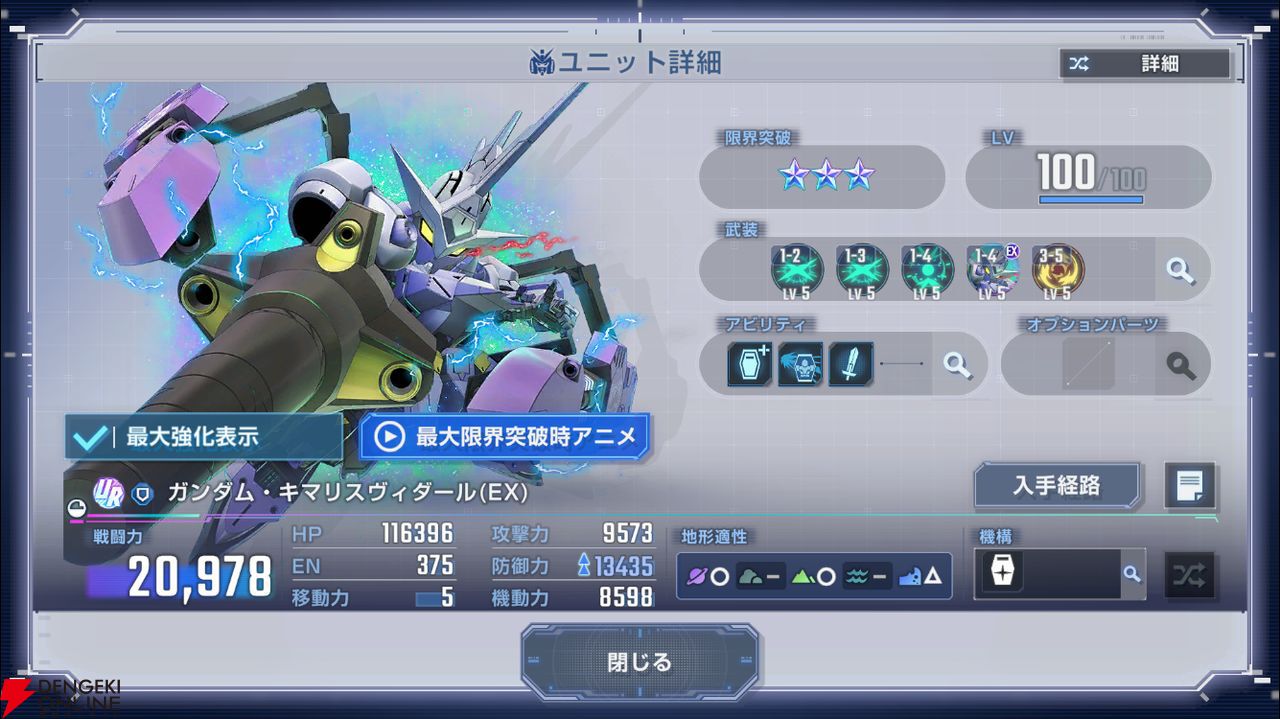This screenshot has width=1280, height=719.
Task: Inspect weapons with the 武装 magnifier
Action: [x=1180, y=271]
